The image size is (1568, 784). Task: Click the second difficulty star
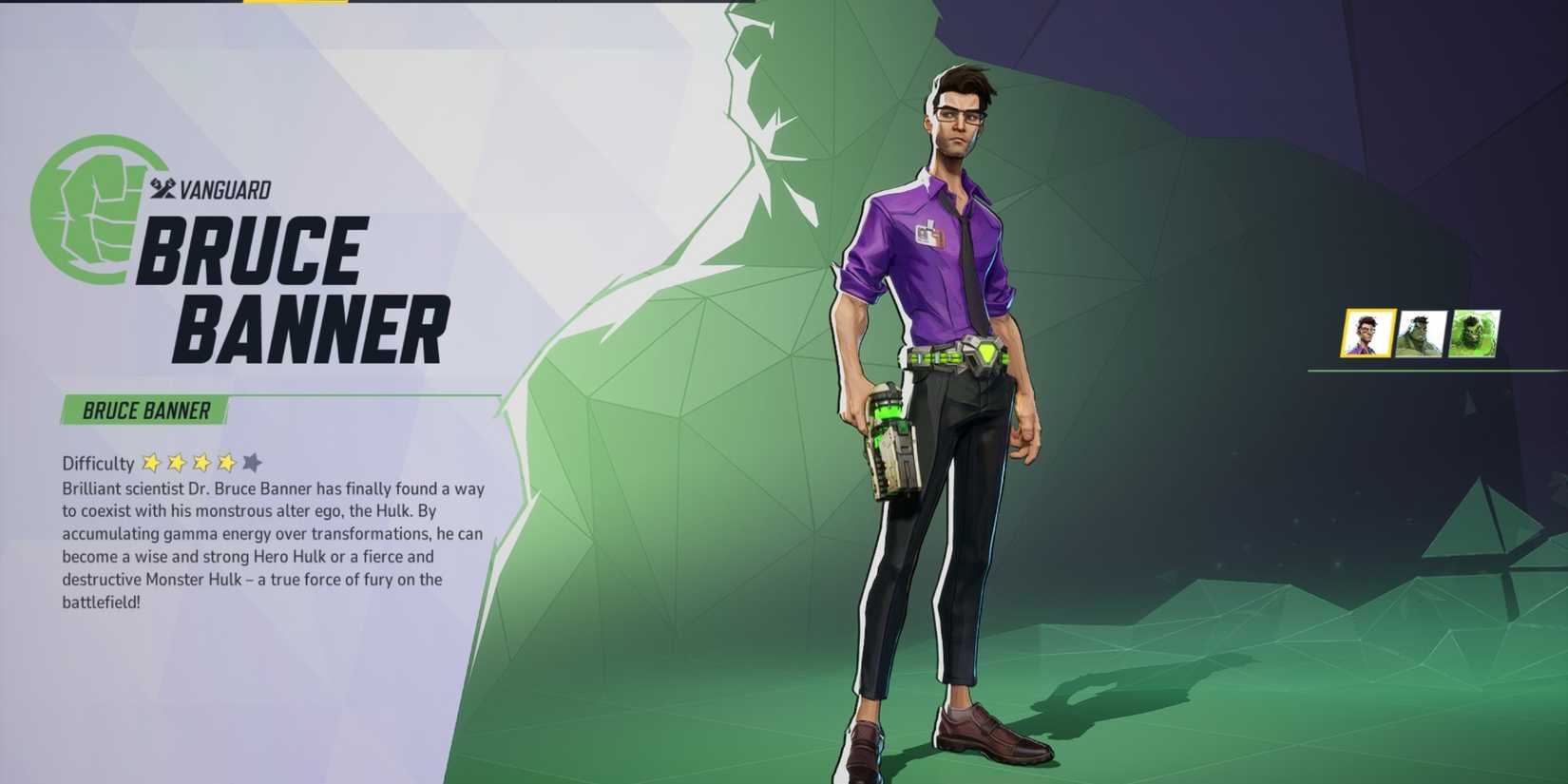(178, 463)
